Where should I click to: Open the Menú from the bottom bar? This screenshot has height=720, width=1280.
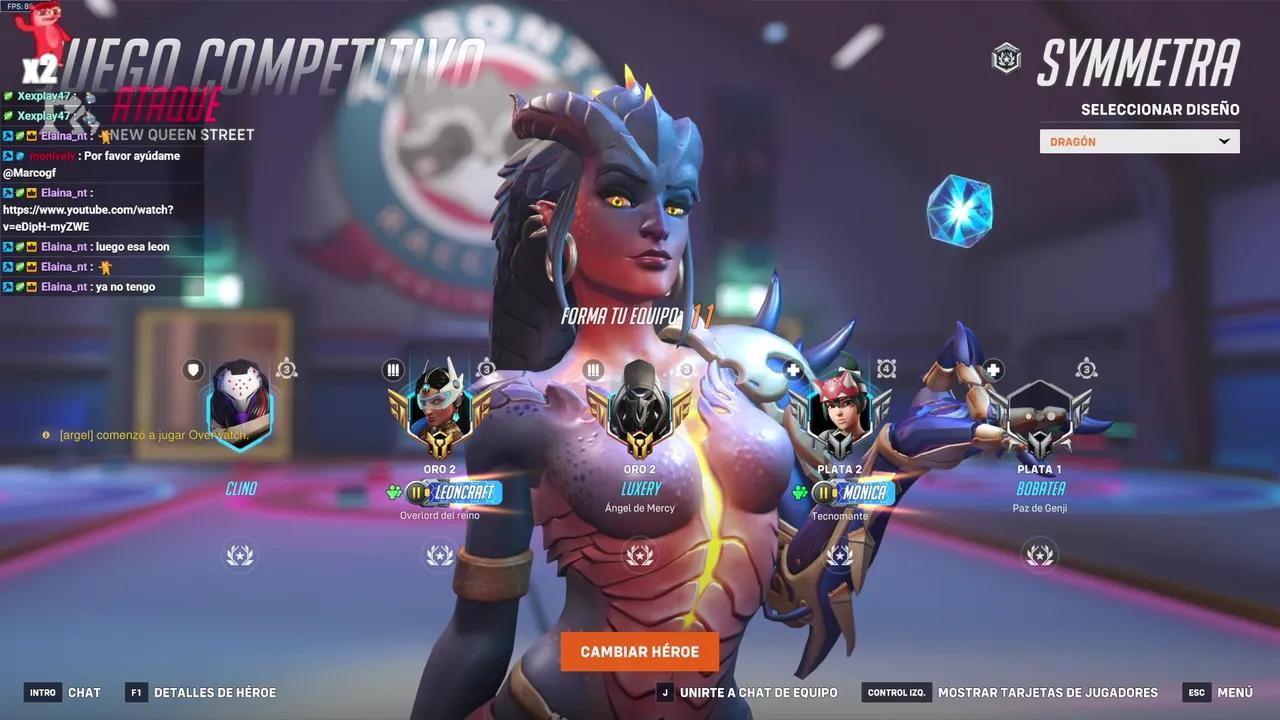(x=1236, y=692)
